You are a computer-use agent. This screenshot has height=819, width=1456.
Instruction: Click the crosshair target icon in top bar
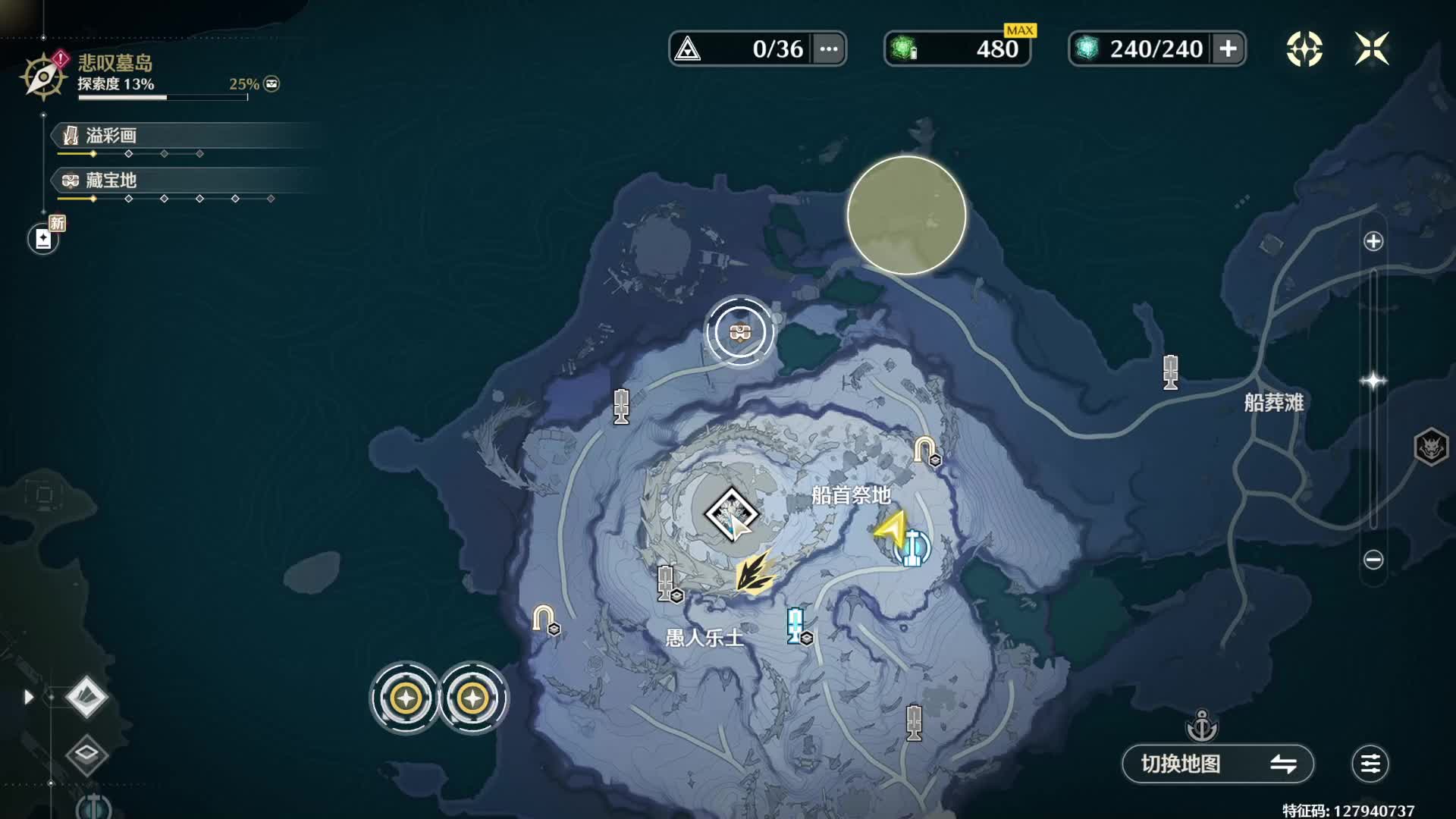[x=1304, y=49]
